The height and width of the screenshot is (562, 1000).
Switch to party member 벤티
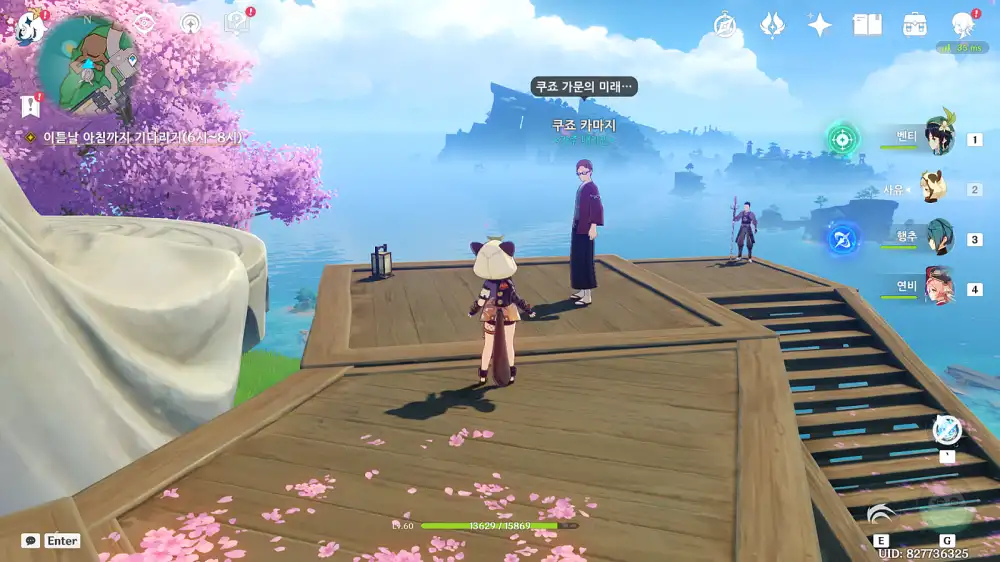pos(938,136)
